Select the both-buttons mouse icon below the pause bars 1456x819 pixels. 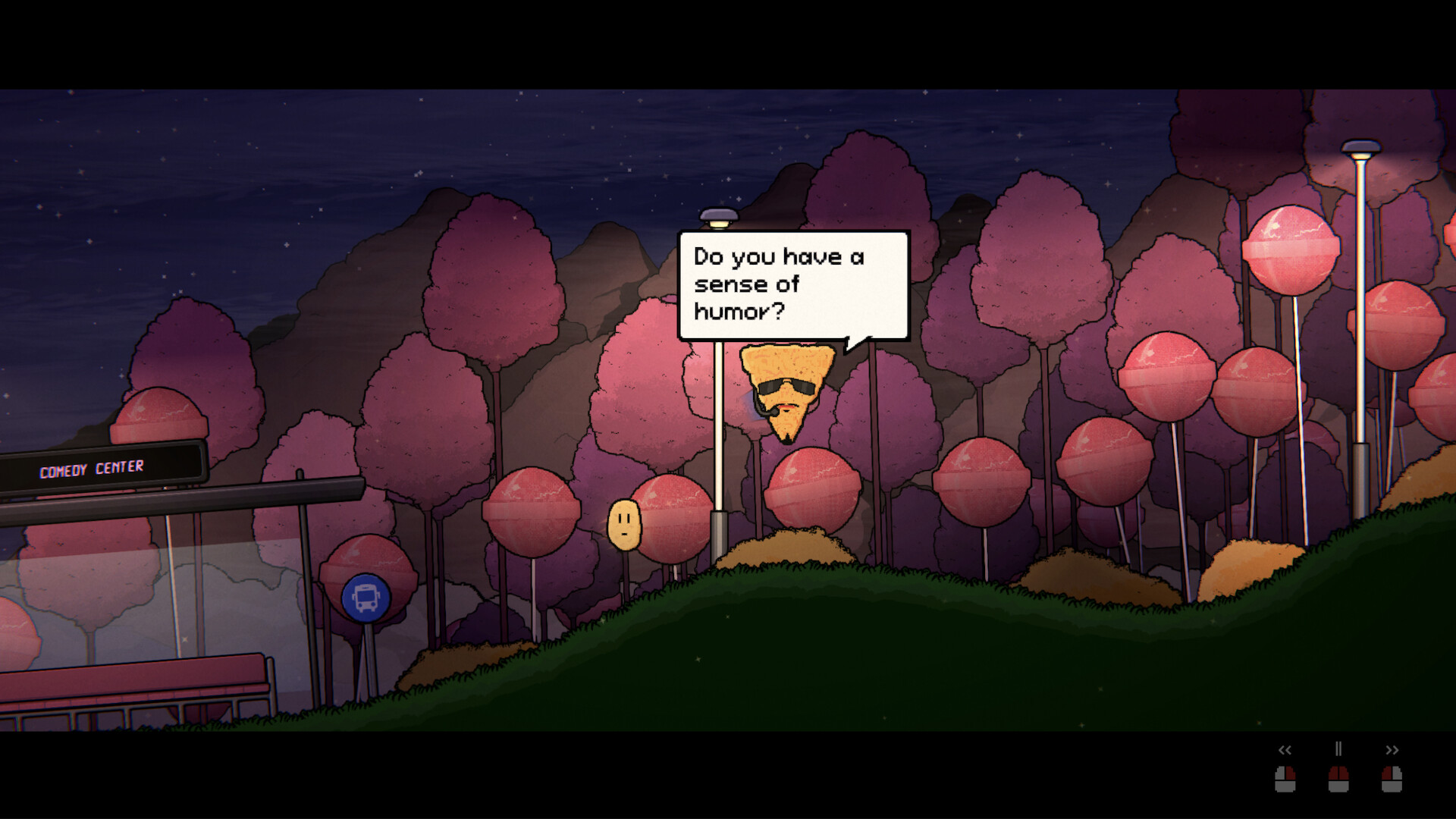[x=1338, y=780]
